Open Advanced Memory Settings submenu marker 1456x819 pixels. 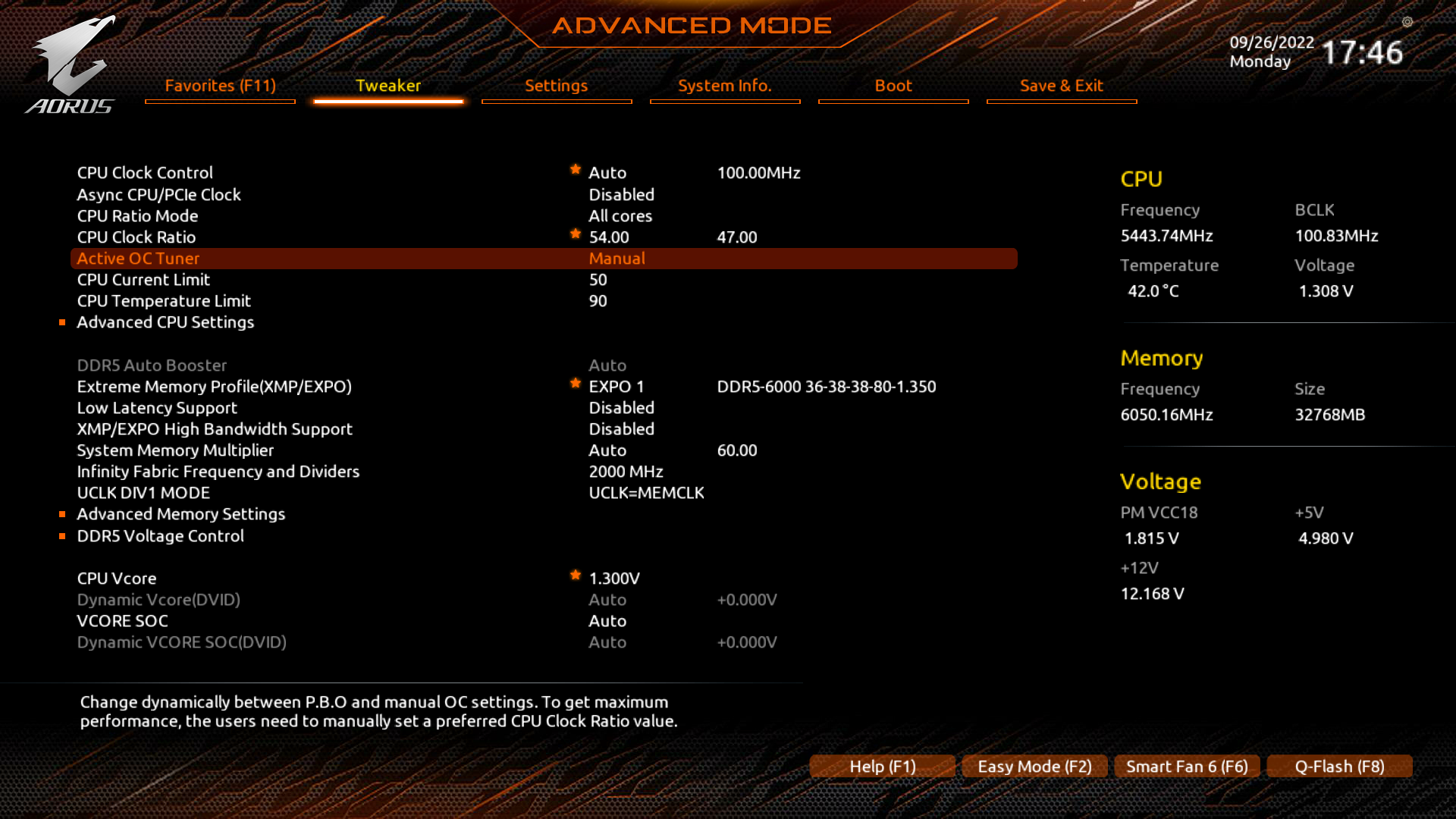point(63,513)
